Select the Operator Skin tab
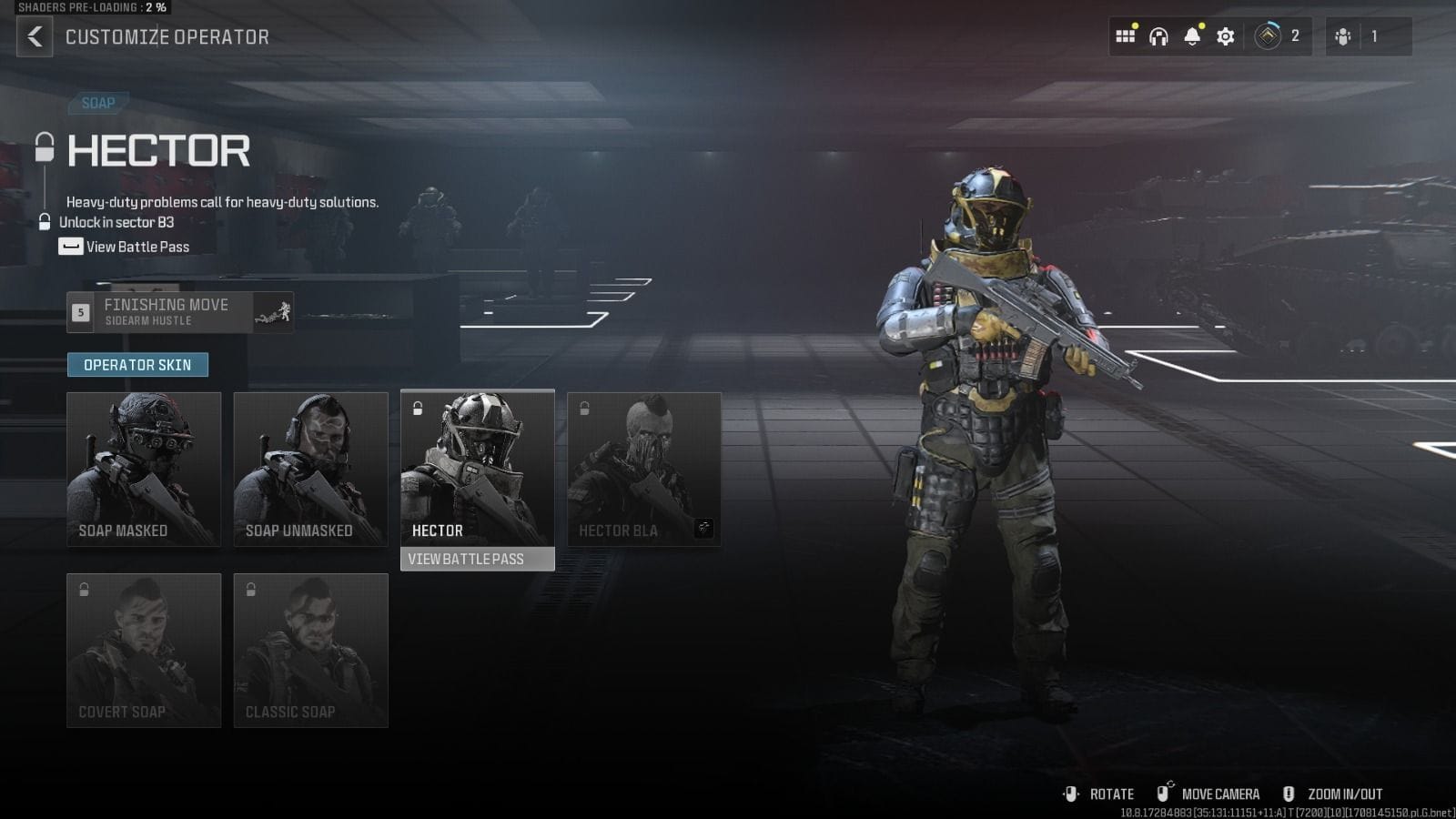Image resolution: width=1456 pixels, height=819 pixels. coord(137,364)
